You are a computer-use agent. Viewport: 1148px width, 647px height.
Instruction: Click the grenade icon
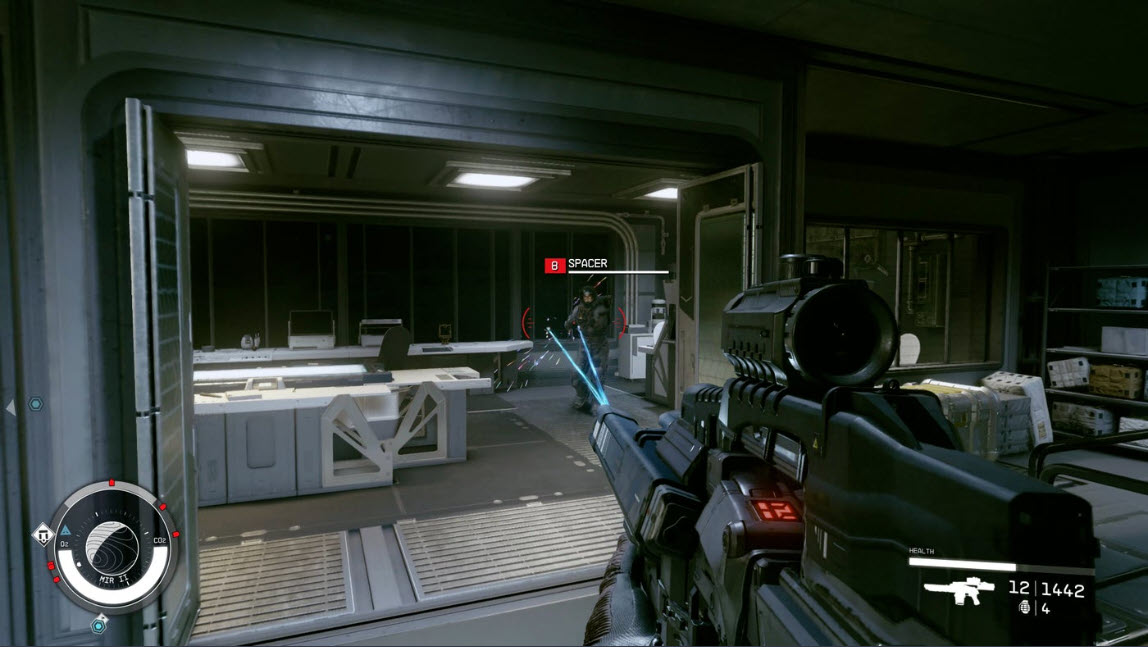[x=1024, y=608]
